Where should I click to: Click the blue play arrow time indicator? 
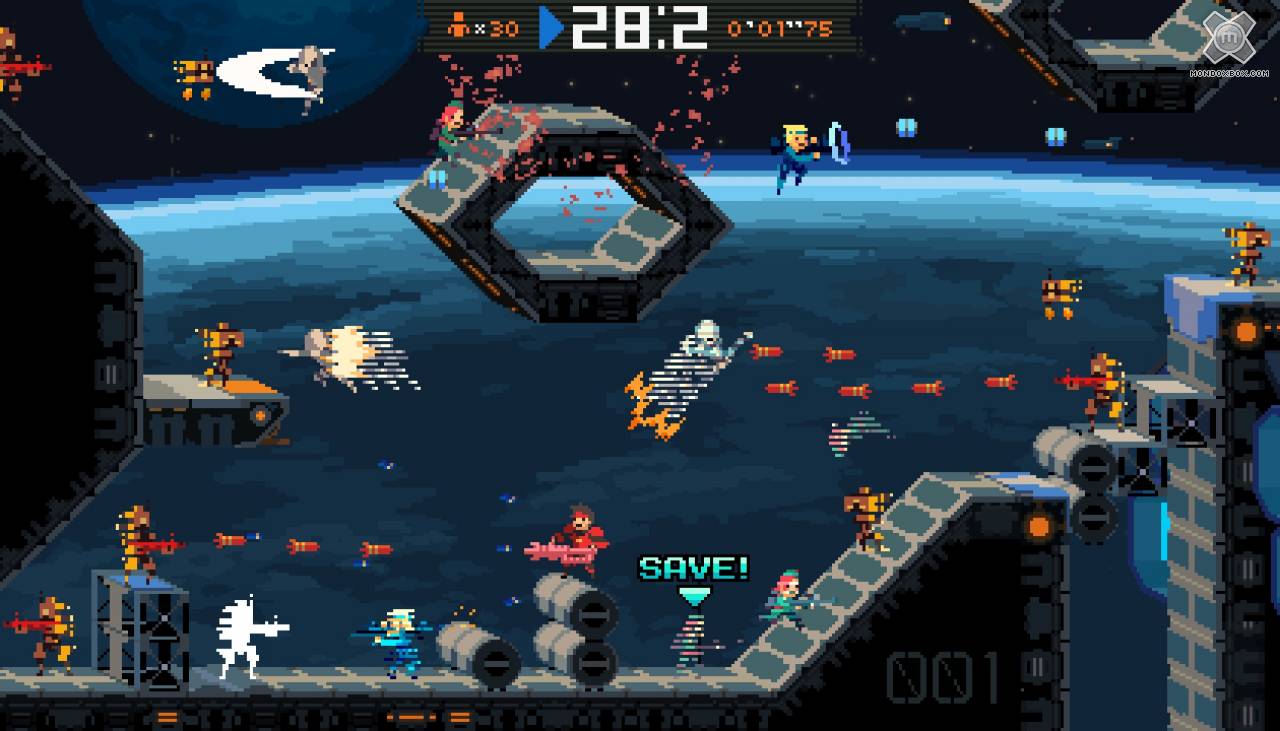(x=551, y=27)
